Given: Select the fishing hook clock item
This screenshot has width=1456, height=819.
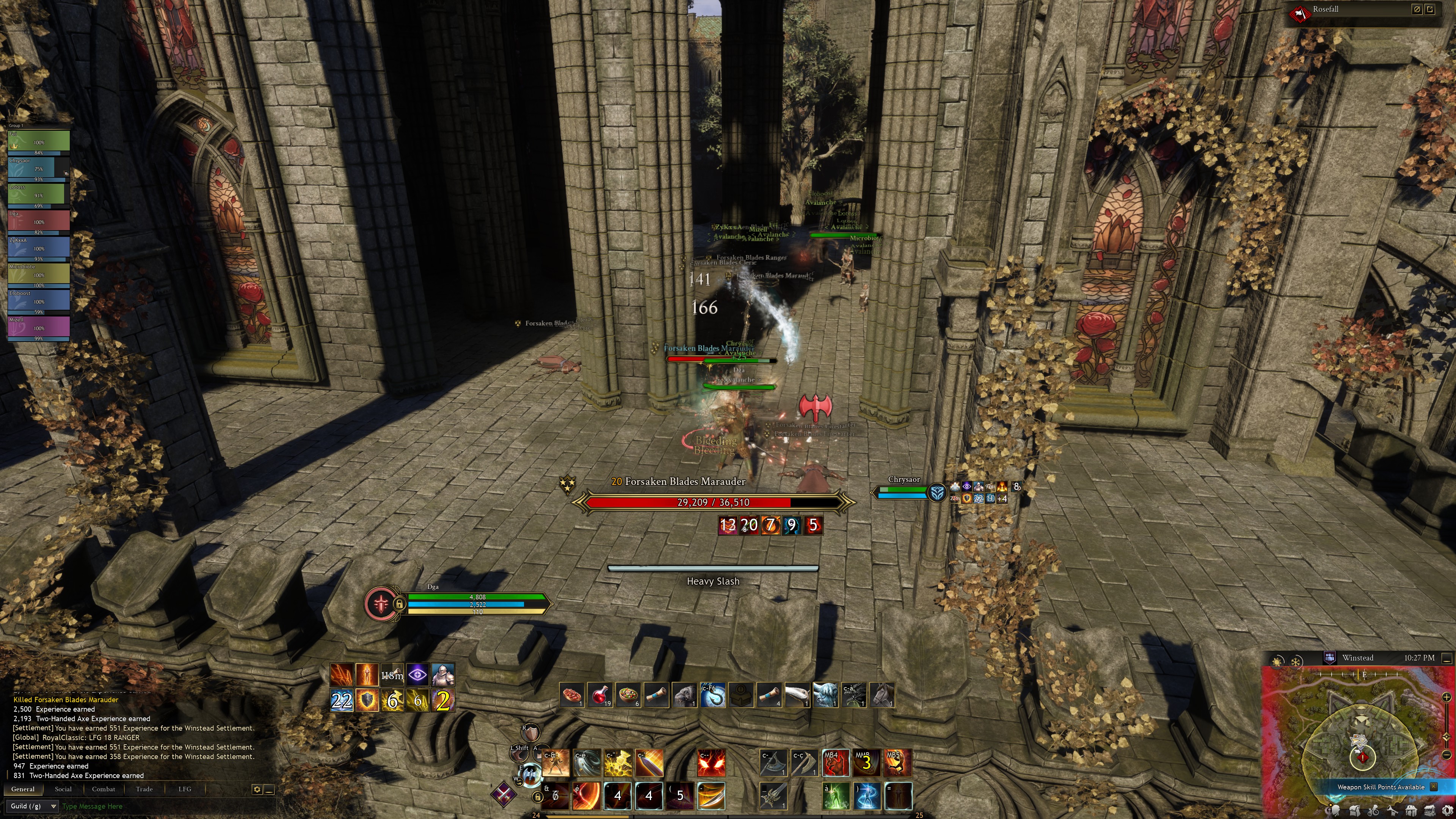Looking at the screenshot, I should (713, 695).
